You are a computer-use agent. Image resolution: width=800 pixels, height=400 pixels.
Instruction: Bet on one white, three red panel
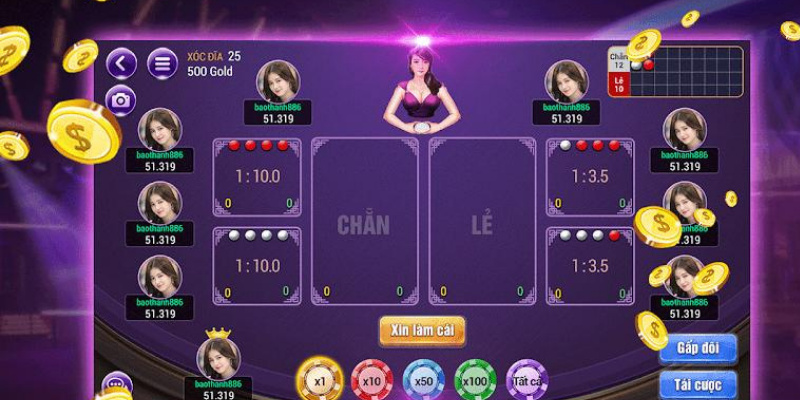tap(590, 177)
